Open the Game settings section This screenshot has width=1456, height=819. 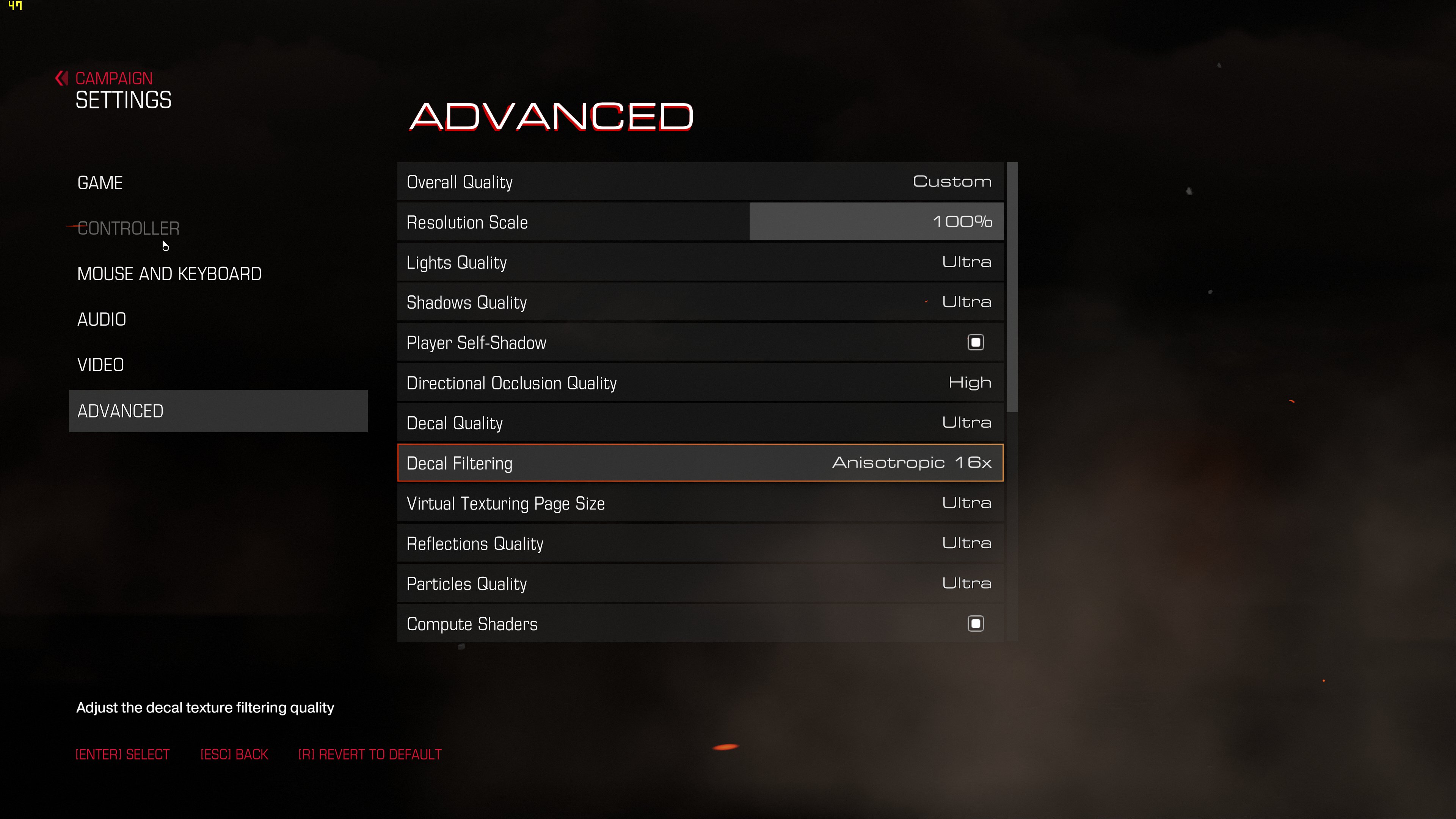click(100, 183)
